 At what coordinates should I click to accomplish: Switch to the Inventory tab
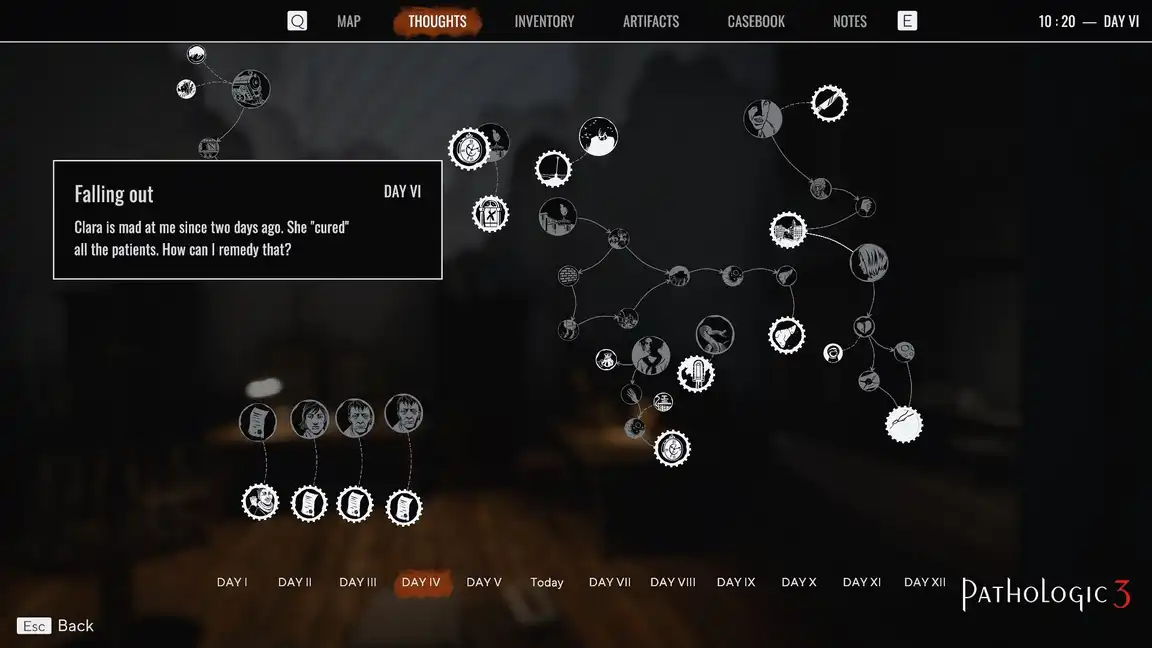click(x=544, y=21)
